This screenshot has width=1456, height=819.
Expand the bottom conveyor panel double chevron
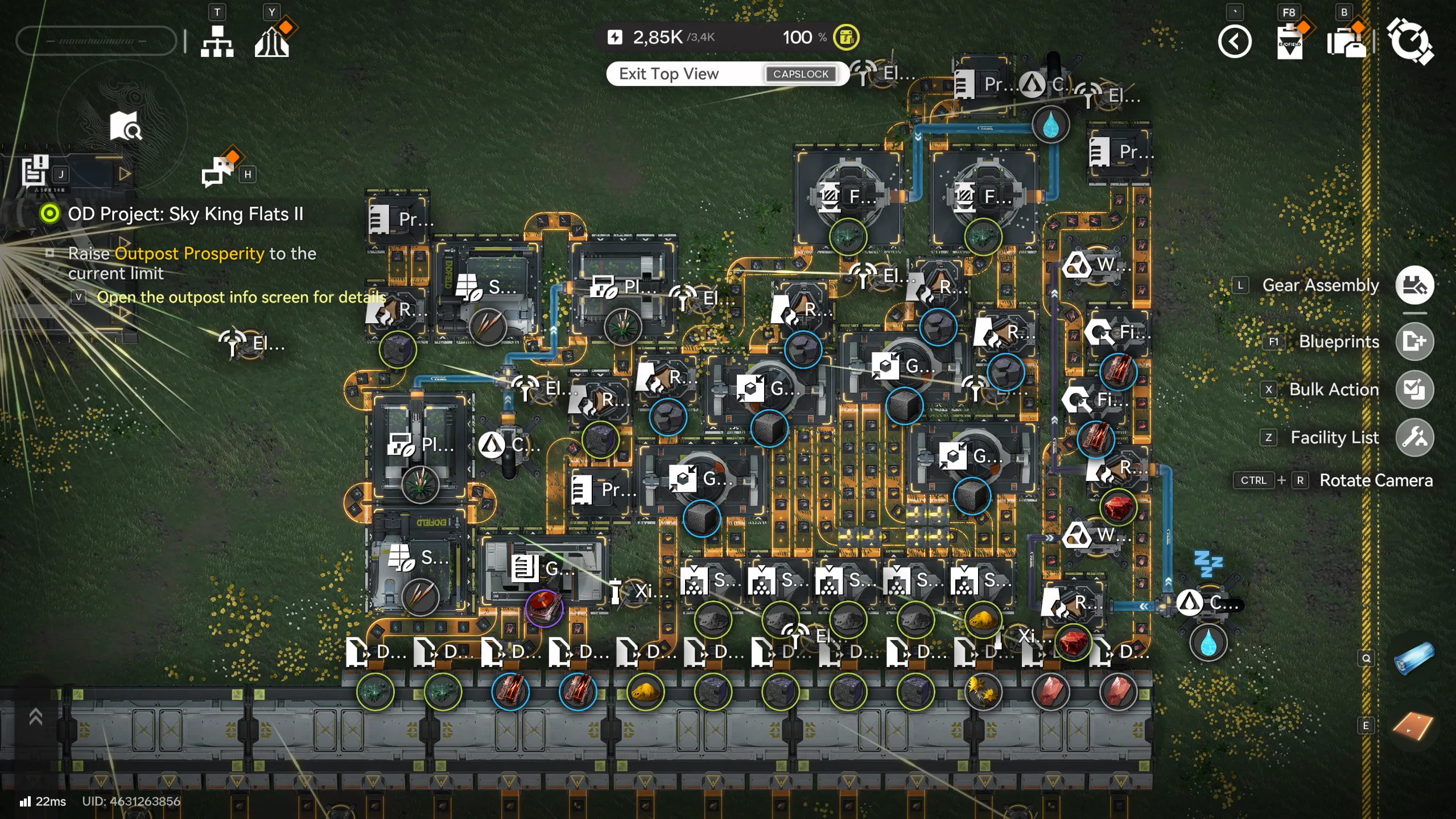(x=35, y=716)
